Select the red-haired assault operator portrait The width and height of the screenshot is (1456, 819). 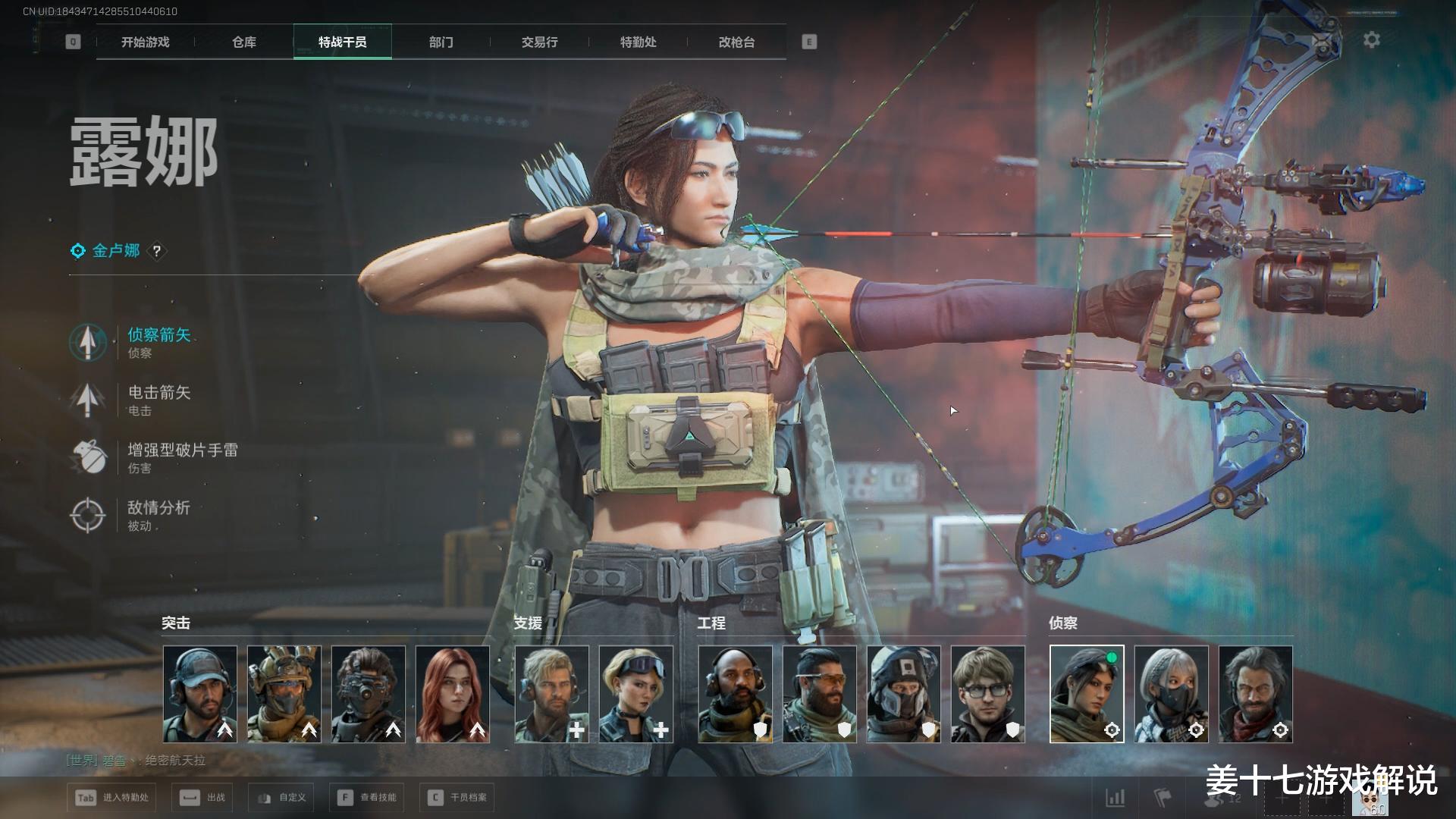453,694
